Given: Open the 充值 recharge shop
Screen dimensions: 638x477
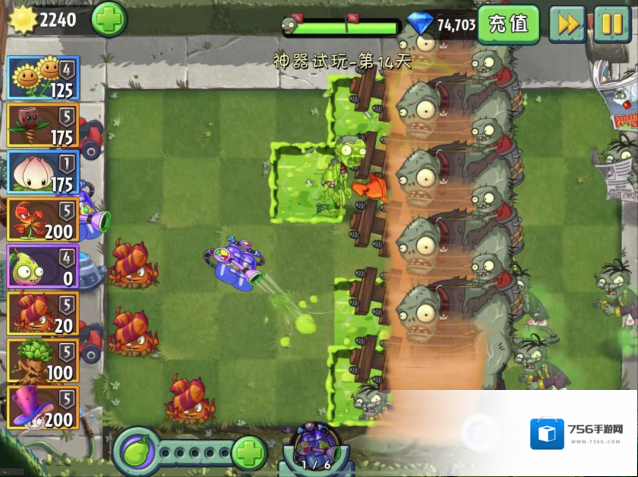Looking at the screenshot, I should (x=509, y=24).
